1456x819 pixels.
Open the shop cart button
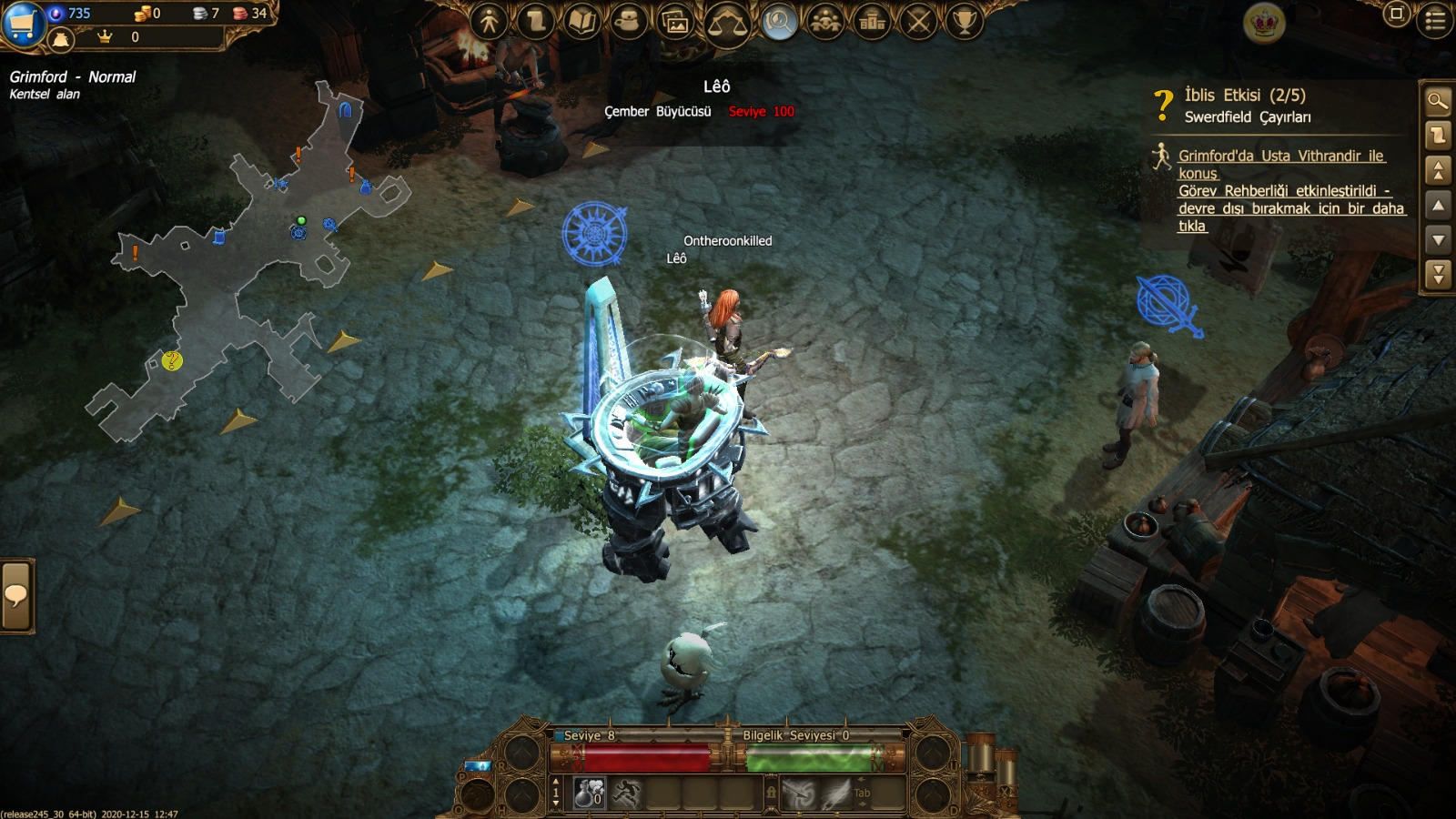[x=22, y=22]
